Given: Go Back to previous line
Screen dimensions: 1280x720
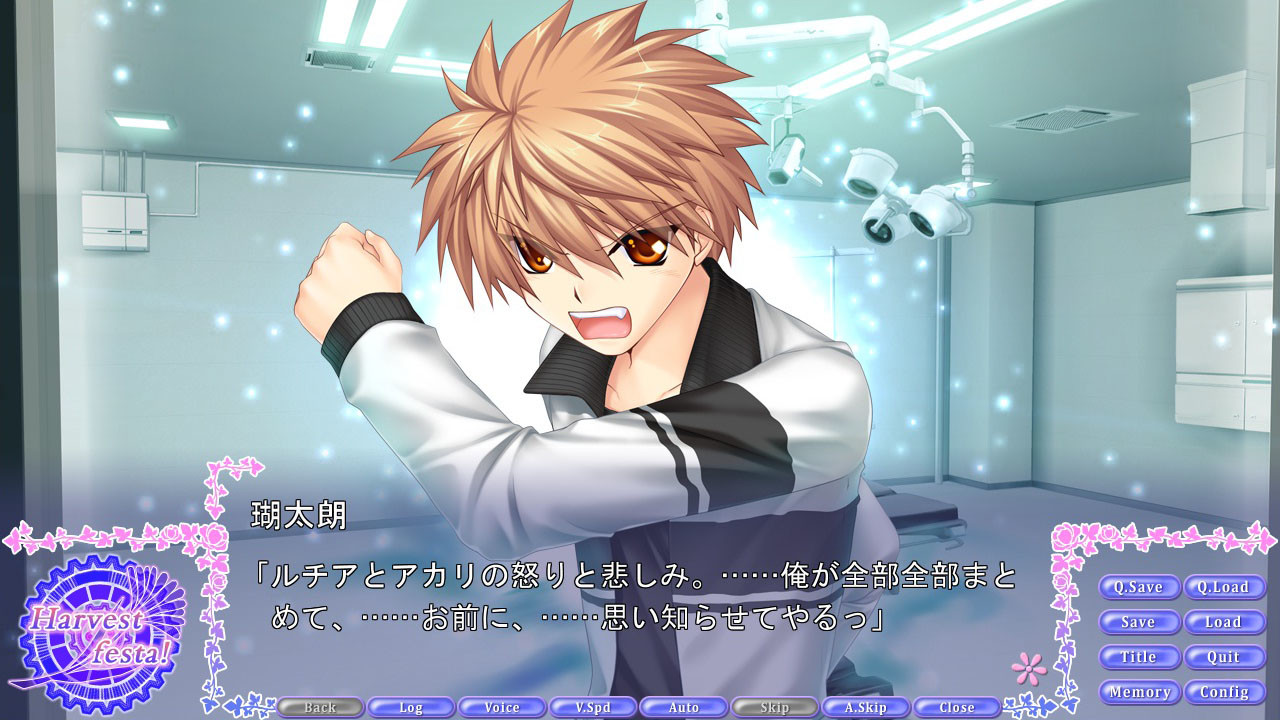Looking at the screenshot, I should (x=320, y=707).
